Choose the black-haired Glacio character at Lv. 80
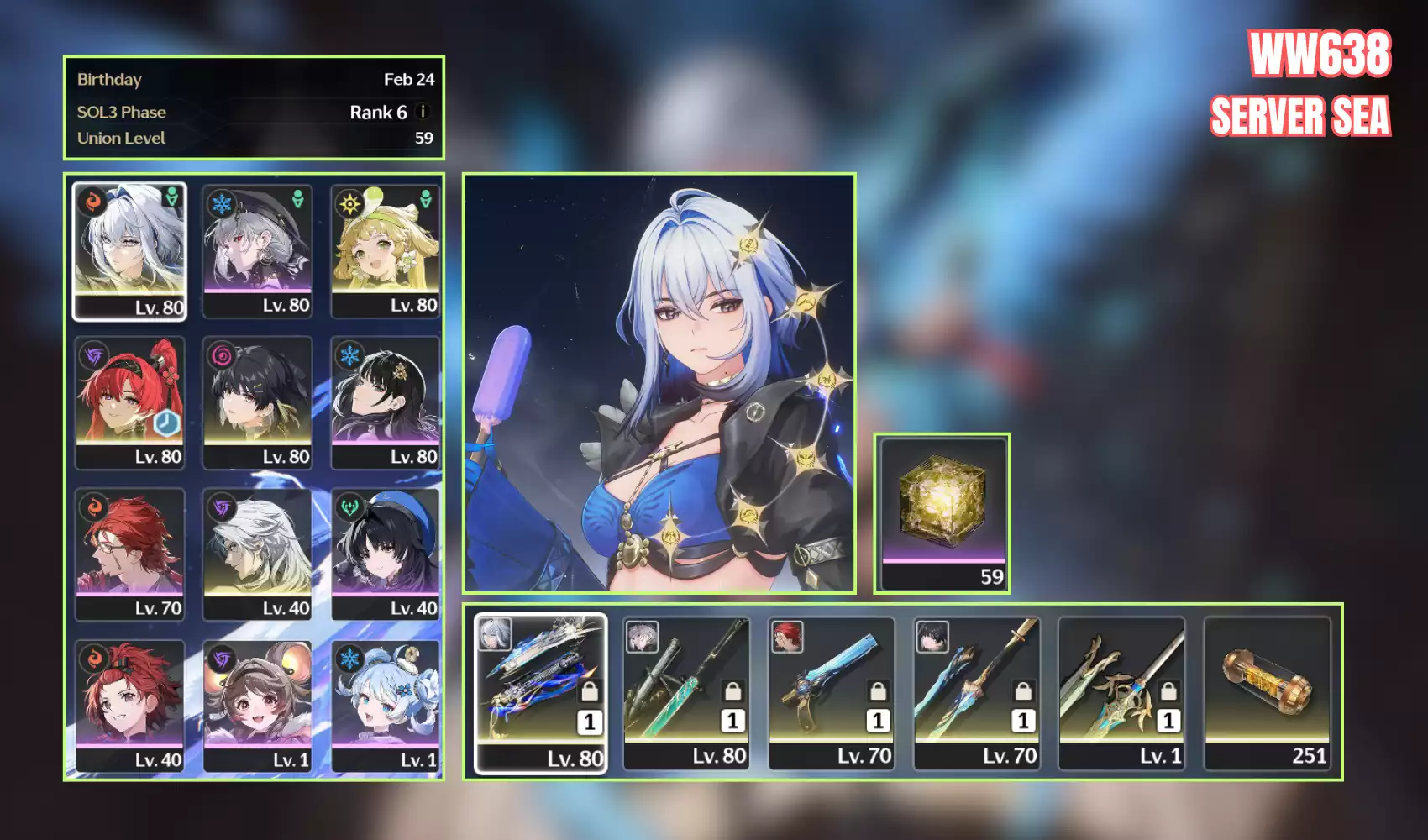 click(386, 402)
